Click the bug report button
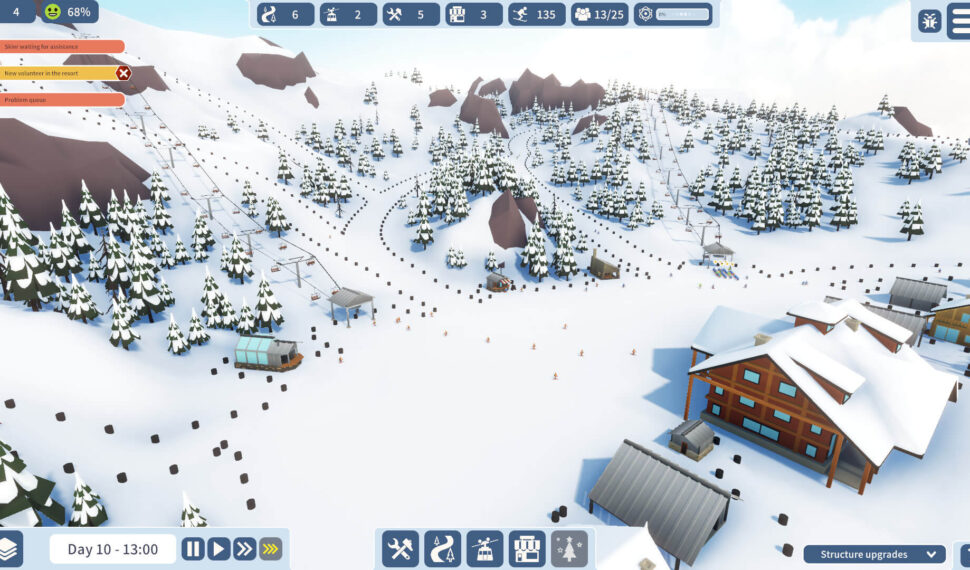Image resolution: width=970 pixels, height=570 pixels. coord(930,19)
